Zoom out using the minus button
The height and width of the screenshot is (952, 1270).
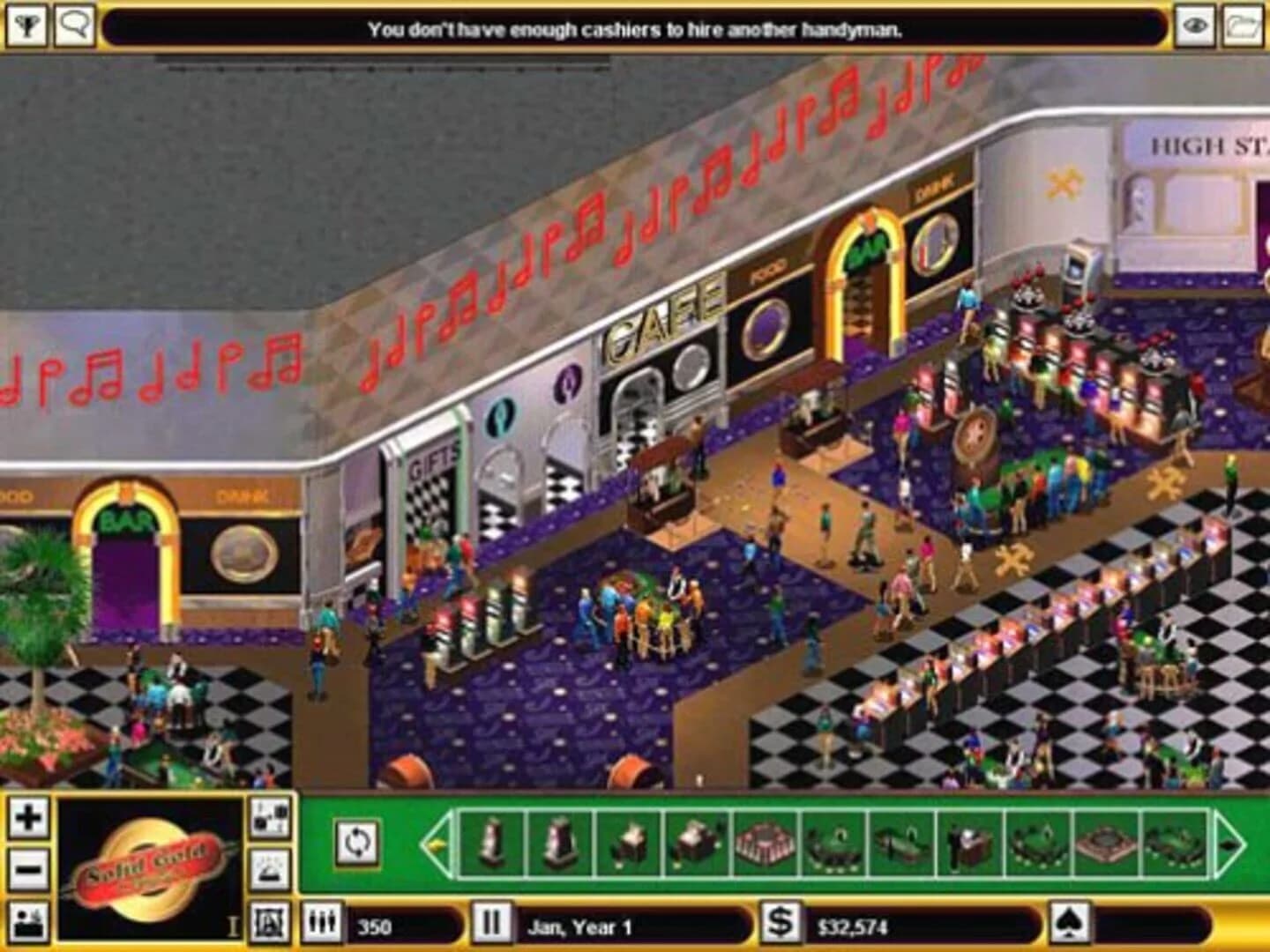point(31,868)
